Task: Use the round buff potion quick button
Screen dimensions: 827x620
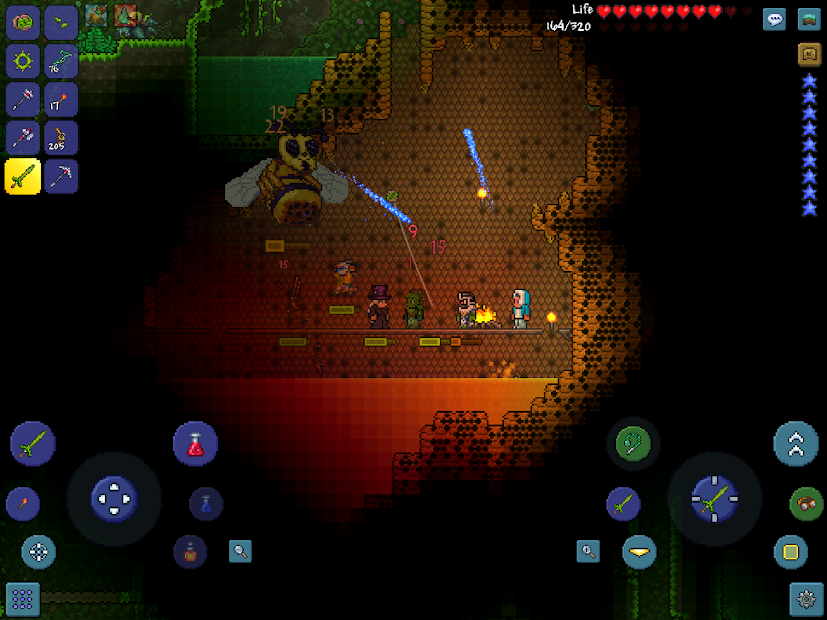Action: [190, 550]
